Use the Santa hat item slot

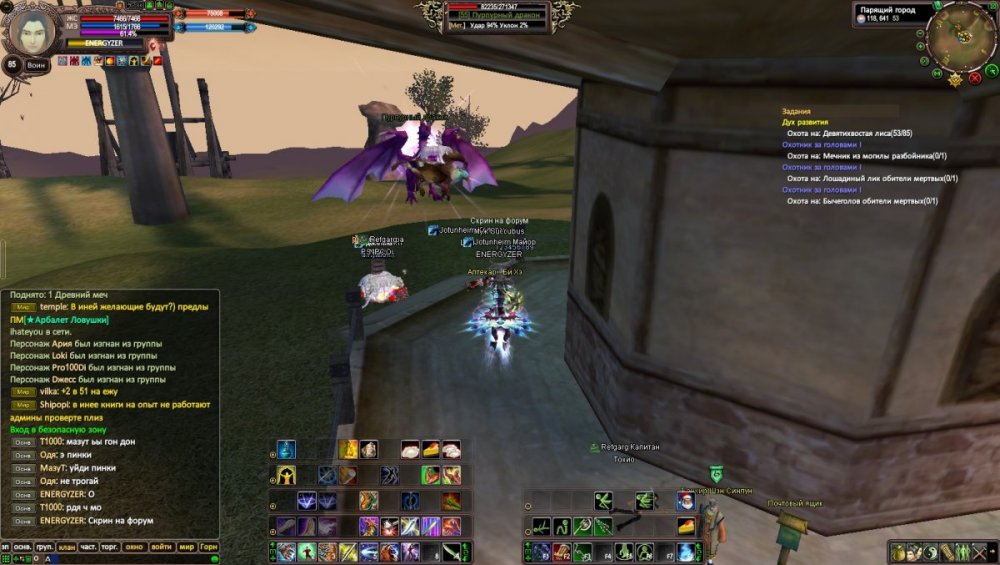(686, 501)
